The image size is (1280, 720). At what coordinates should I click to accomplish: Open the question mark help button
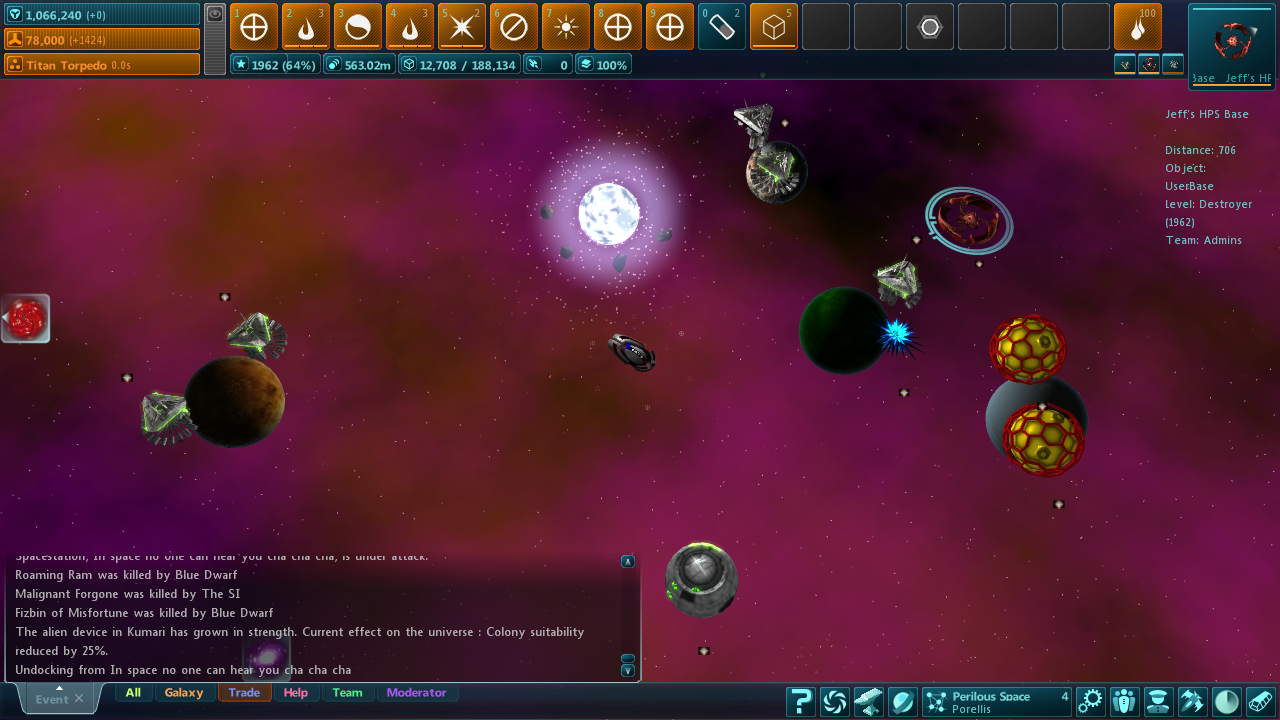[800, 702]
